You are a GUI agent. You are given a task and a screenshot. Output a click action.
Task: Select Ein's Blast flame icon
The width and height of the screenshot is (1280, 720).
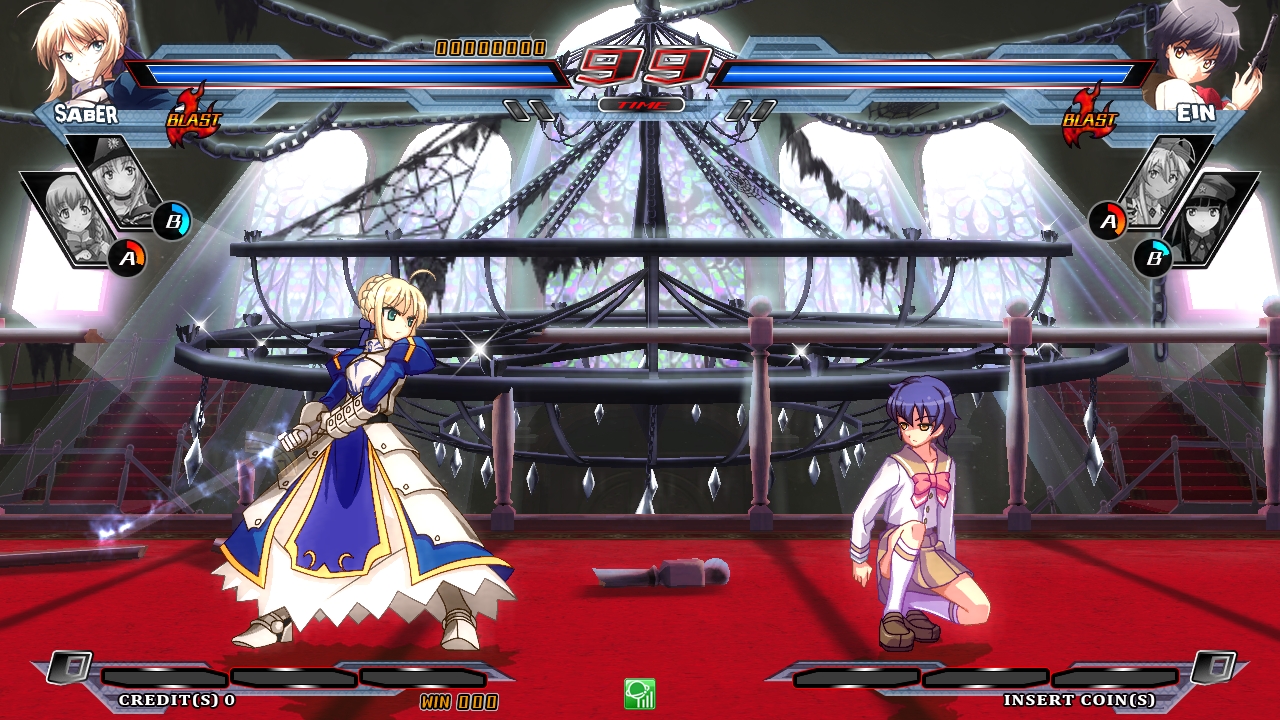coord(1087,115)
